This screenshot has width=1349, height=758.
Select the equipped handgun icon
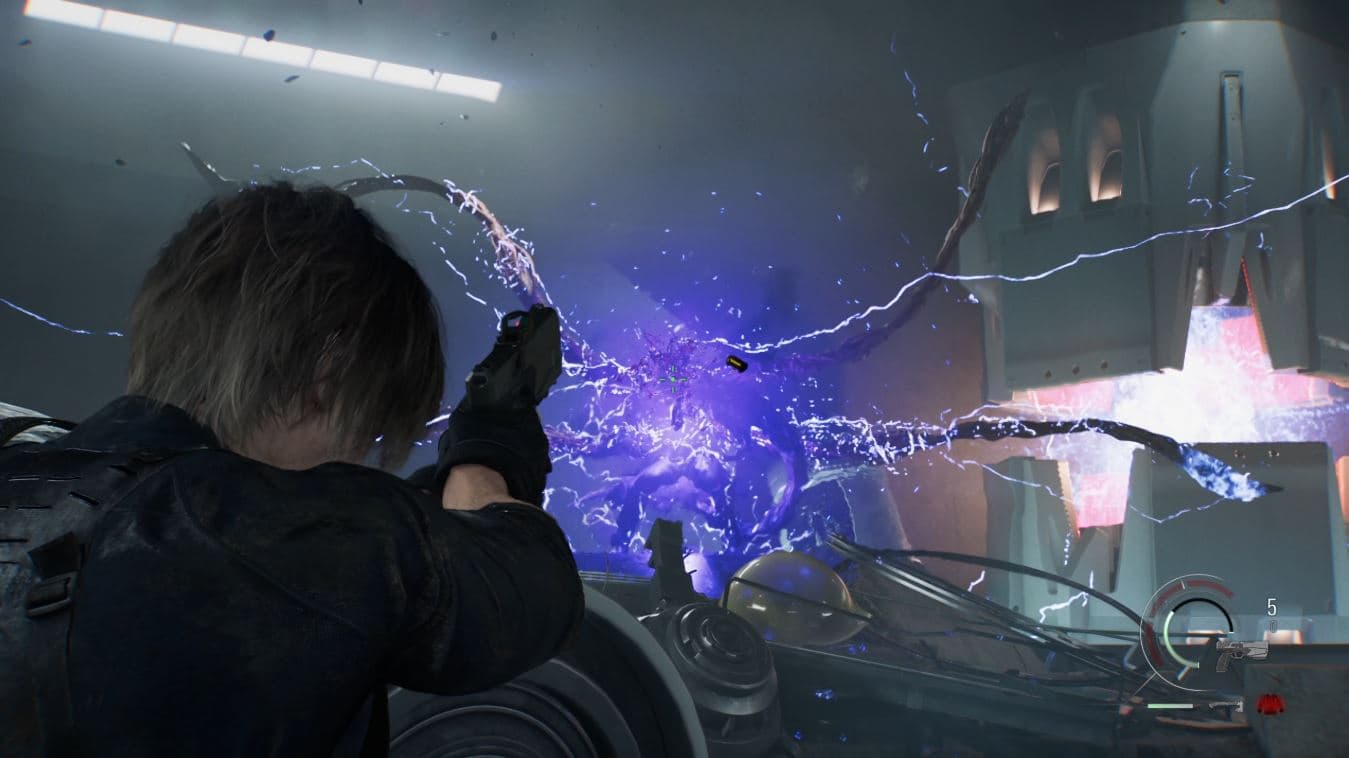(x=1242, y=651)
